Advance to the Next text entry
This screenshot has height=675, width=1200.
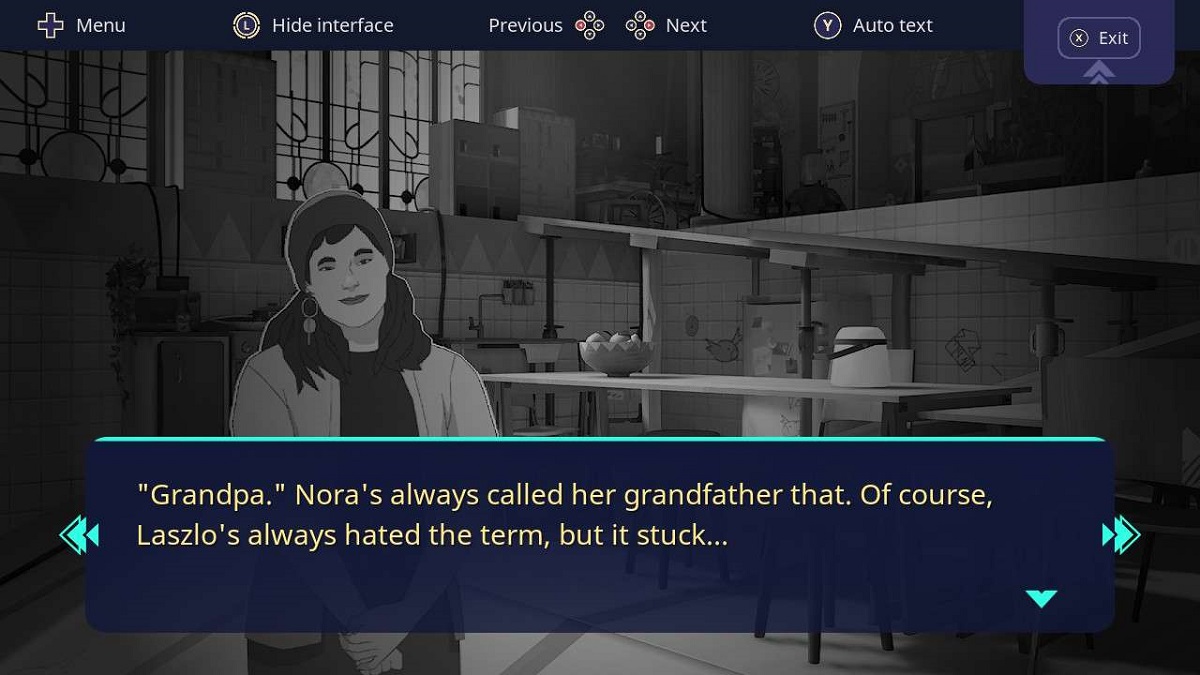[667, 25]
